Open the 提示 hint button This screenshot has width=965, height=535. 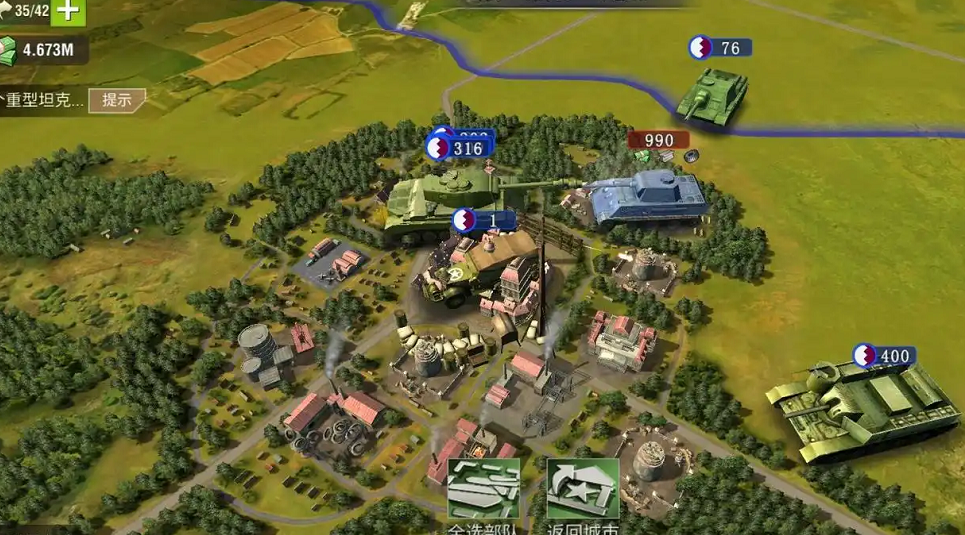coord(117,100)
